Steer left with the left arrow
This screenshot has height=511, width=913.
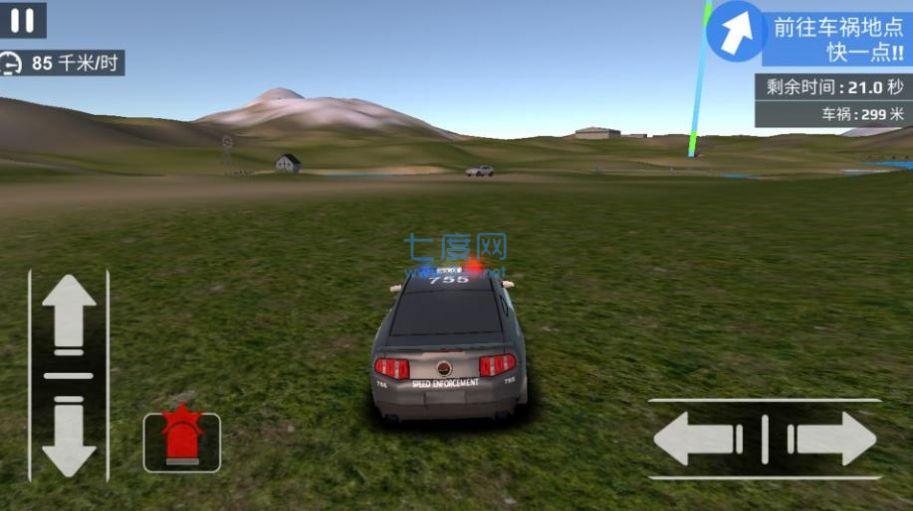click(x=700, y=439)
